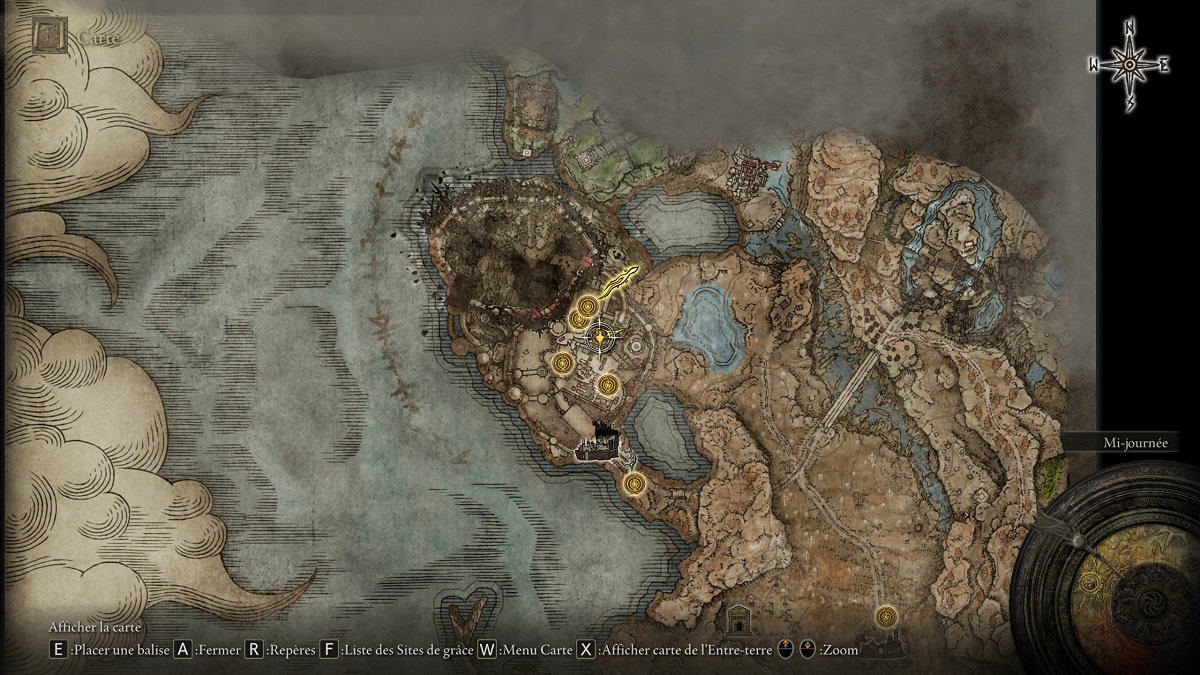
Task: Click the Carte map header icon
Action: (x=50, y=37)
